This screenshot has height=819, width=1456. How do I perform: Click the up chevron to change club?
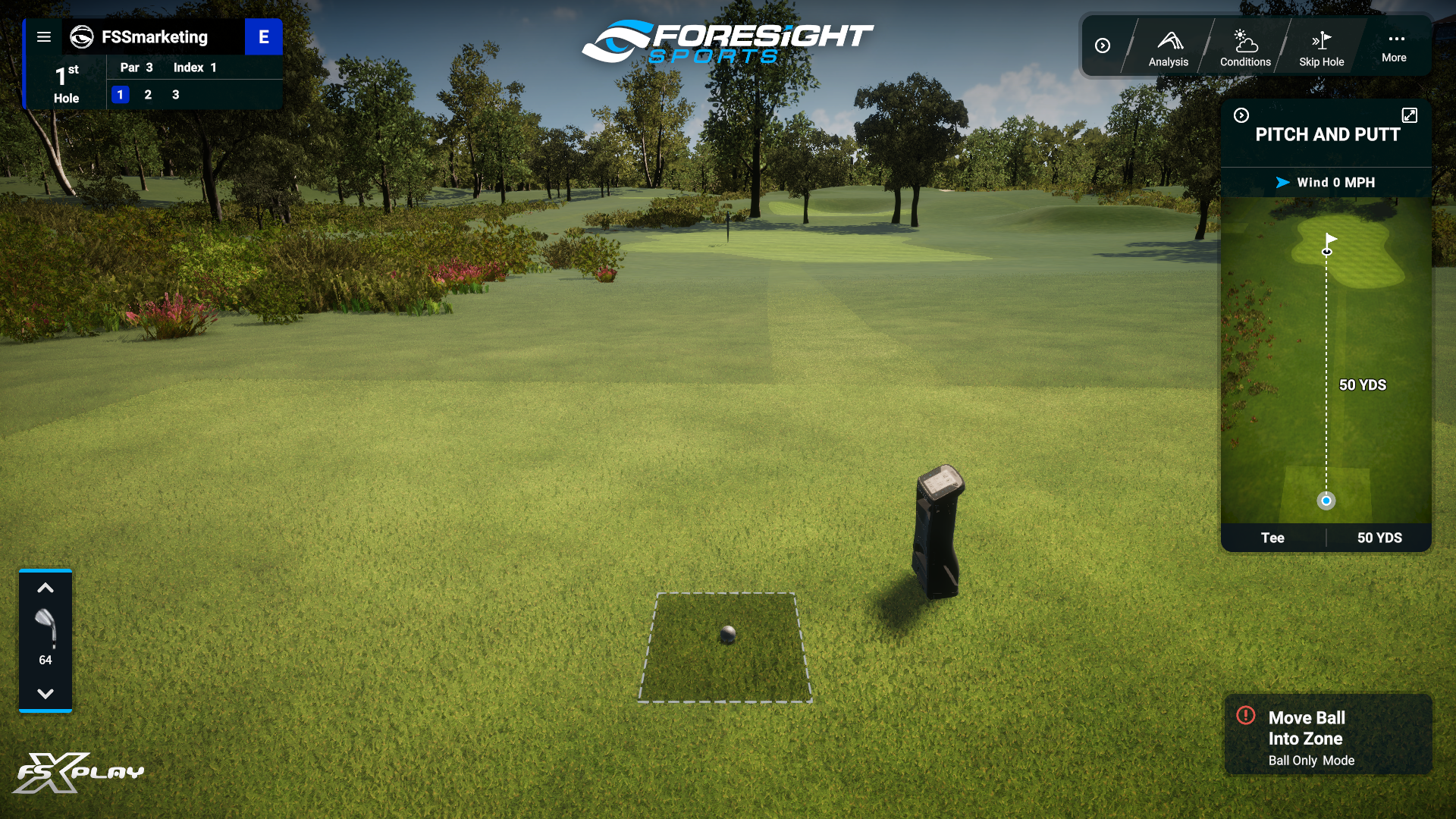[x=45, y=588]
